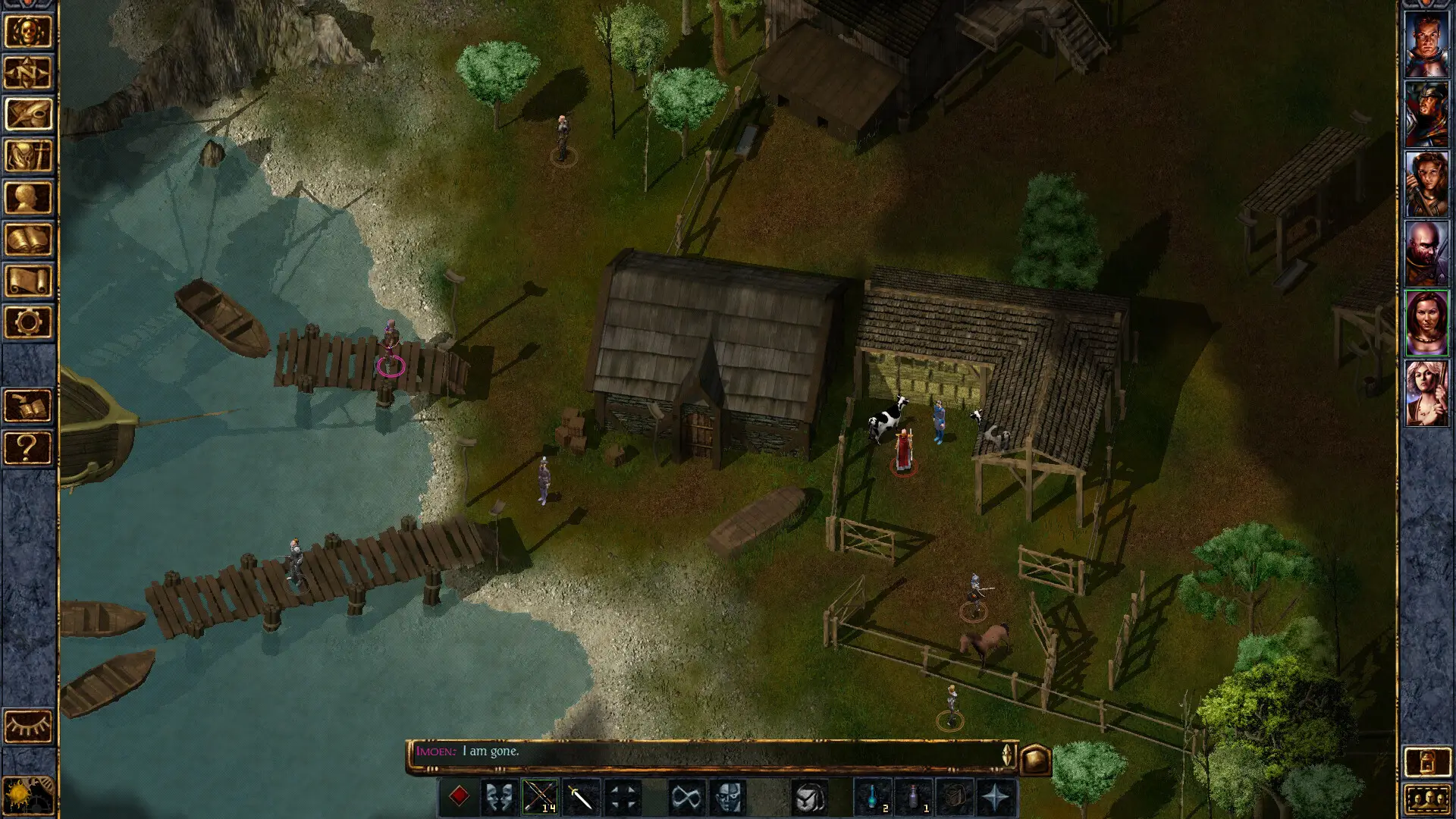Open the special abilities star button

point(996,797)
